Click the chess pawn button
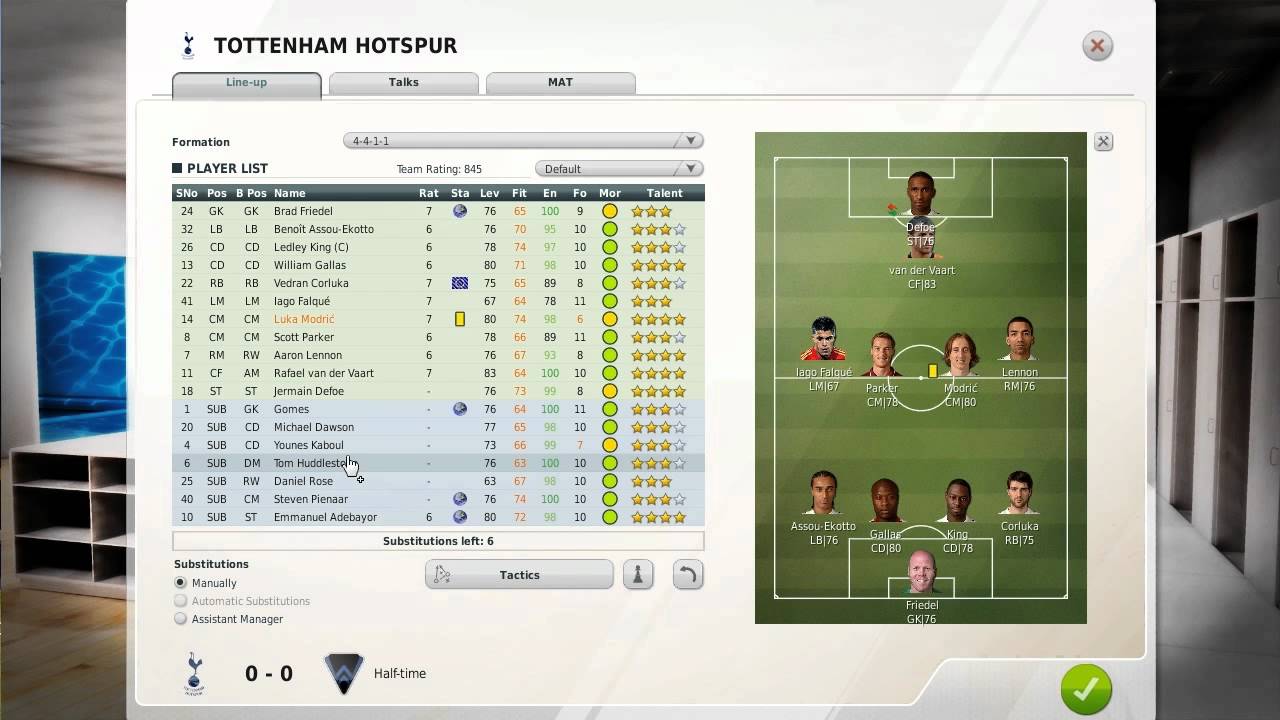1280x720 pixels. (638, 575)
